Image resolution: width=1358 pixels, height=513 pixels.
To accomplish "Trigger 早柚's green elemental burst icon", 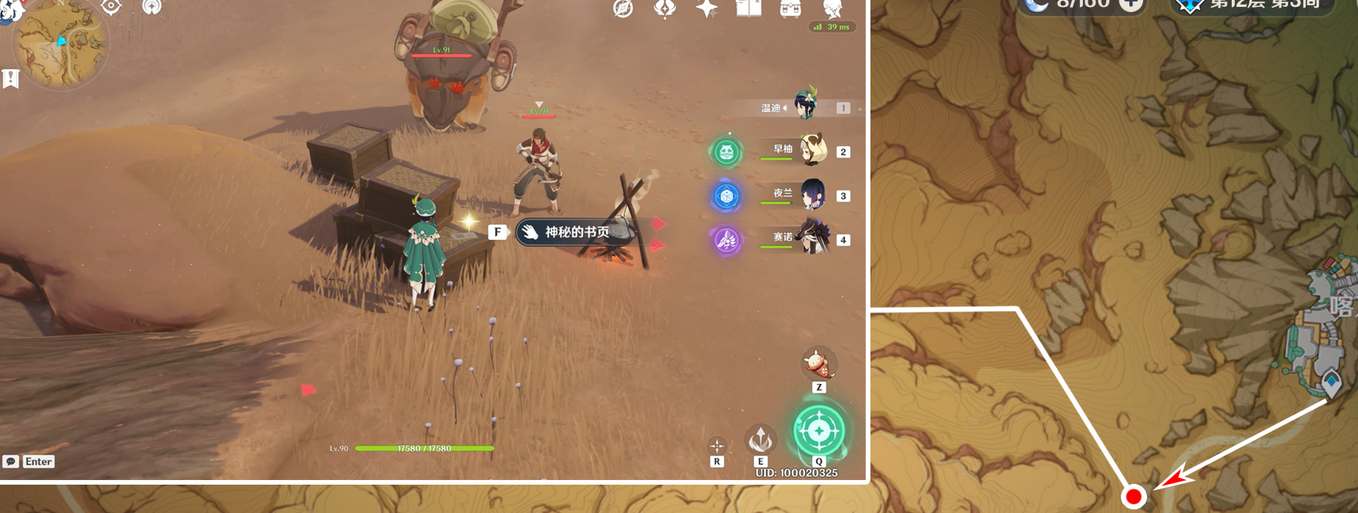I will (x=726, y=152).
